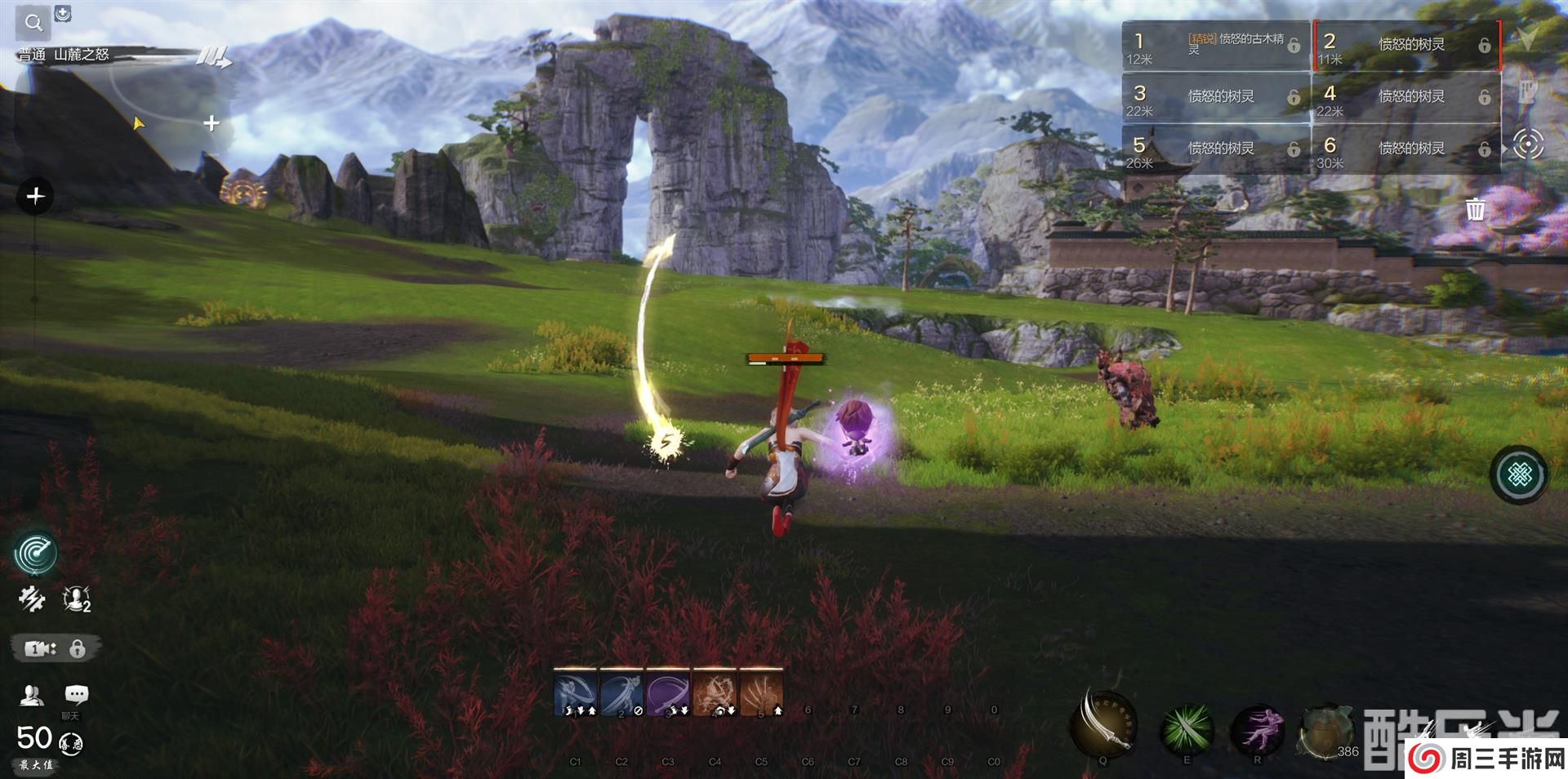This screenshot has width=1568, height=779.
Task: Click the trash can icon
Action: click(x=1475, y=210)
